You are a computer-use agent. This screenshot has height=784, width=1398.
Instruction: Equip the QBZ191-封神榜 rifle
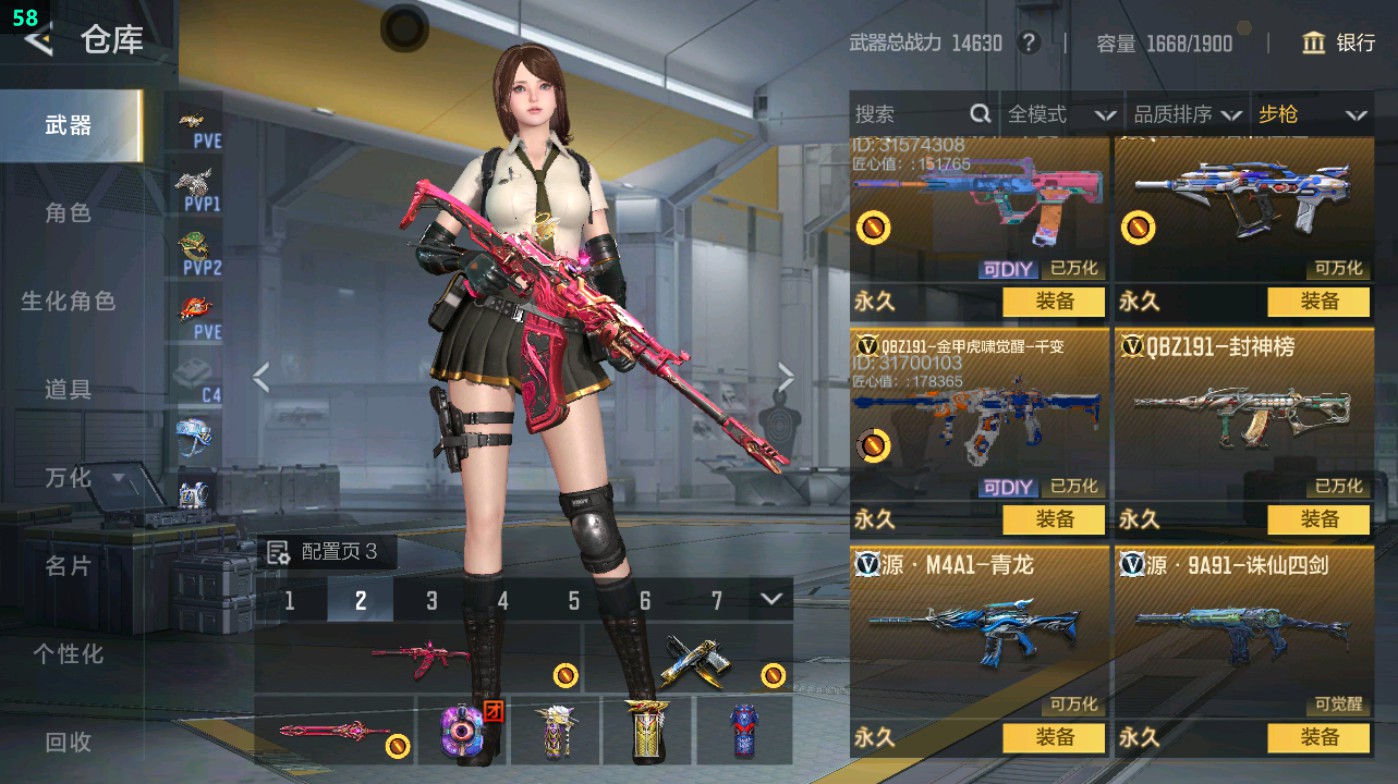tap(1318, 519)
